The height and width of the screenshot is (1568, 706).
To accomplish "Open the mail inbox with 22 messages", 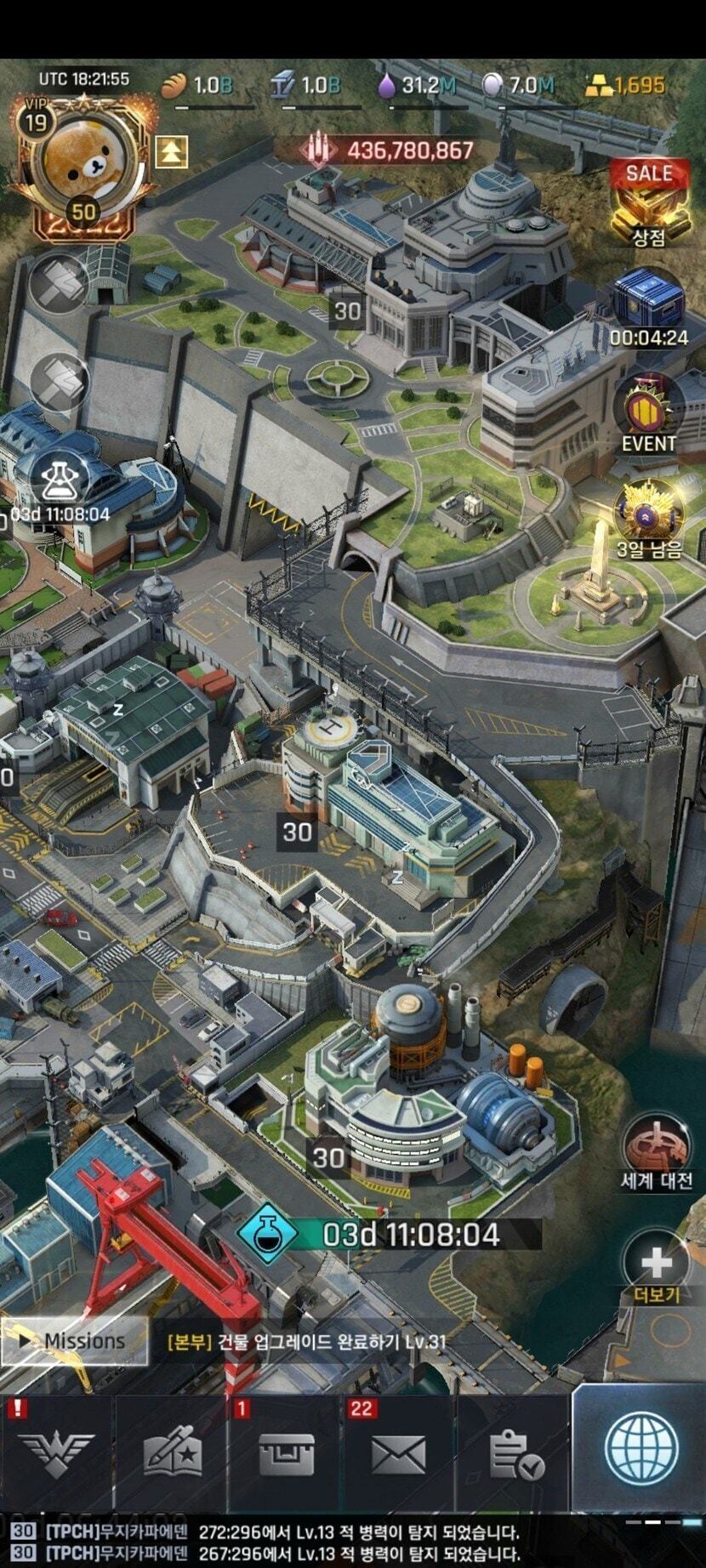I will pyautogui.click(x=398, y=1456).
